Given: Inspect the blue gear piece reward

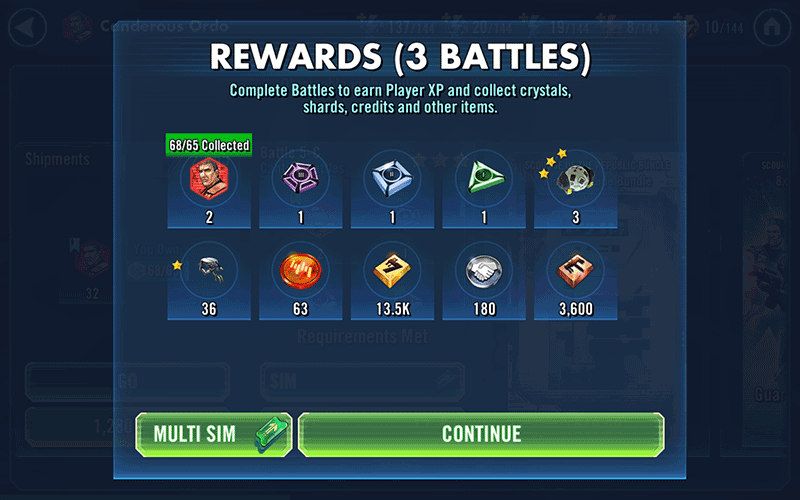Looking at the screenshot, I should (x=392, y=180).
